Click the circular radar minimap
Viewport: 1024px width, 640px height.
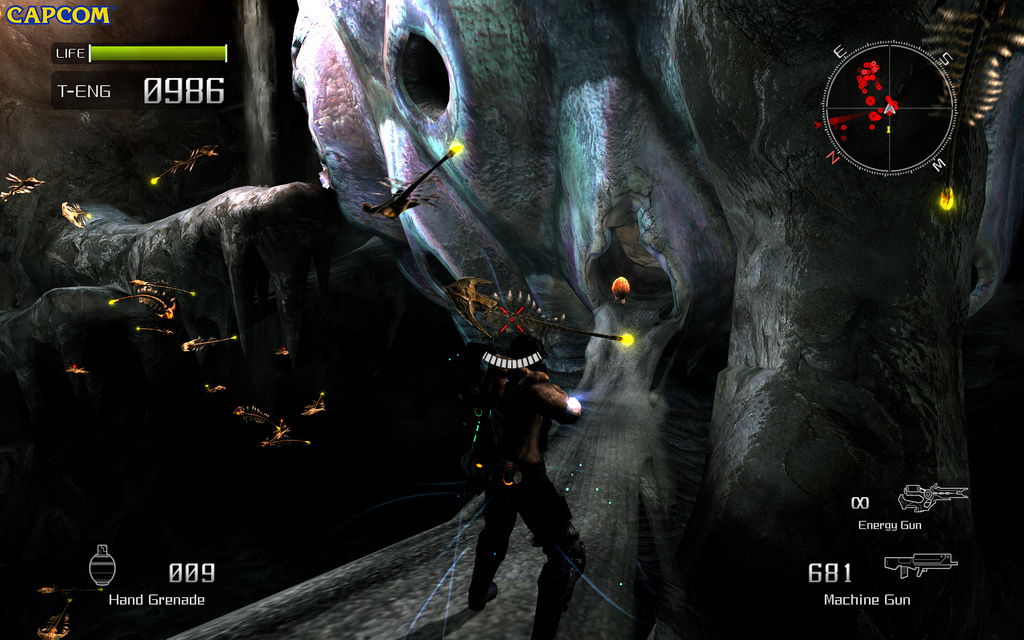click(x=889, y=107)
